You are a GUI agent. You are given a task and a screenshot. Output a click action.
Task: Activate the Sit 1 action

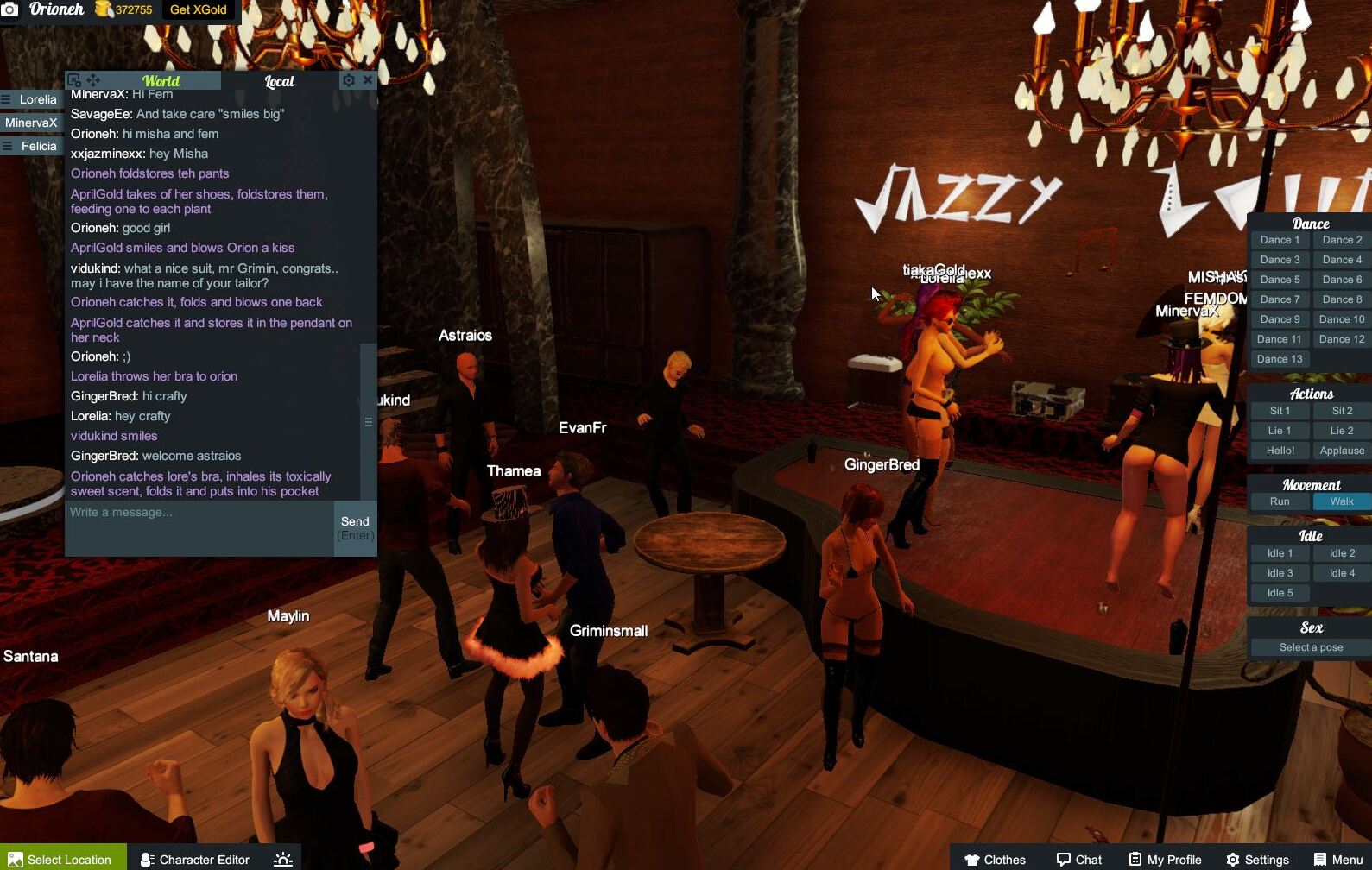(1279, 410)
